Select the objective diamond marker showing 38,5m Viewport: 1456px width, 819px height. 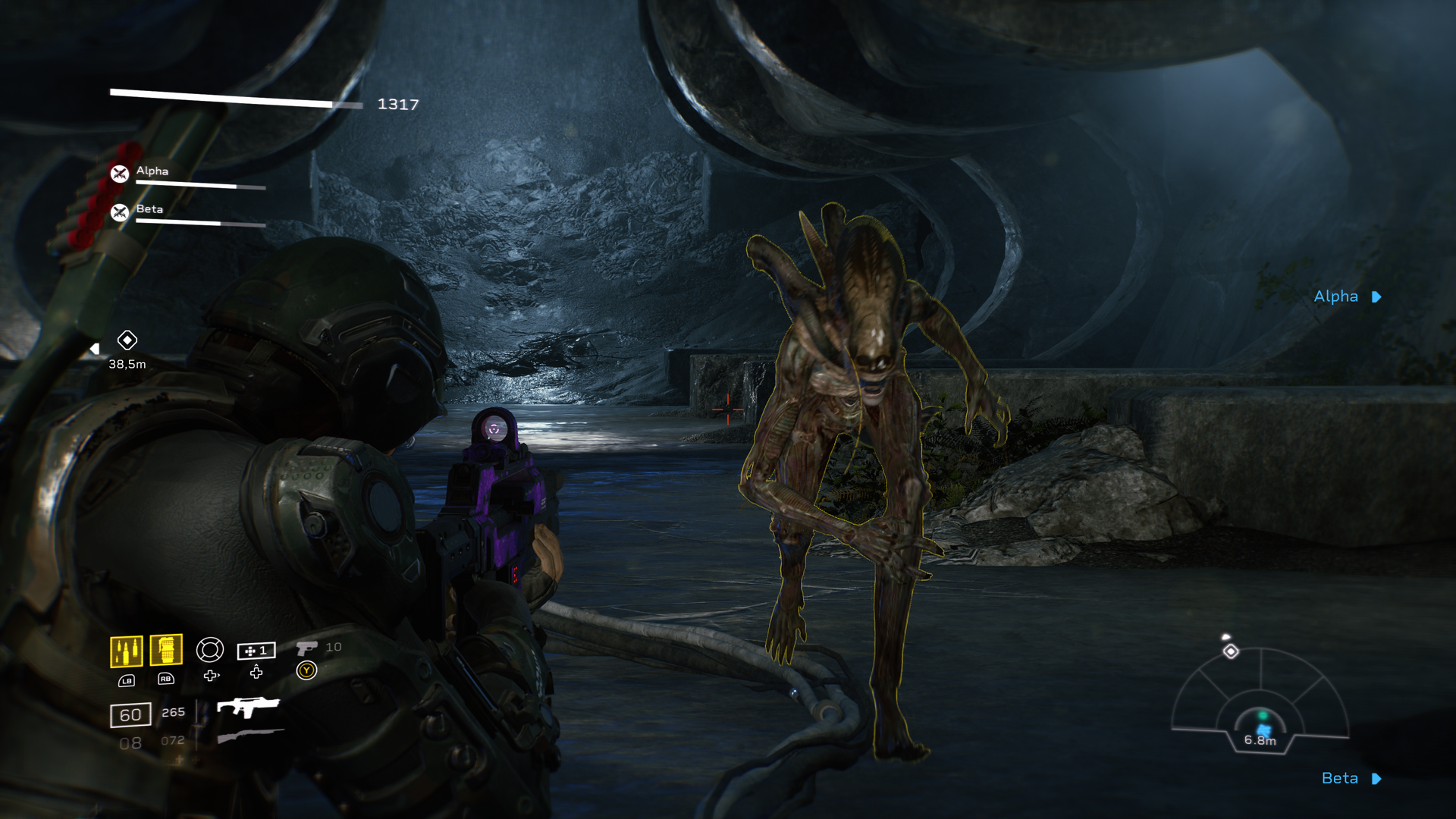point(127,340)
